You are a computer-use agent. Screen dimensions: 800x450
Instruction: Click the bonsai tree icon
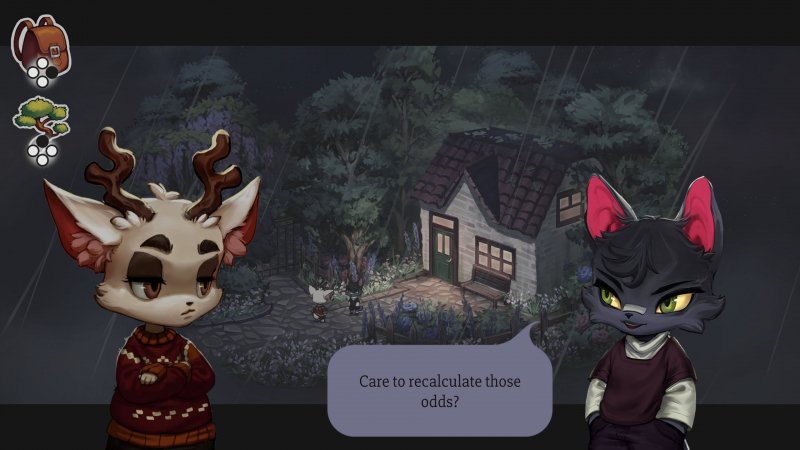[40, 118]
